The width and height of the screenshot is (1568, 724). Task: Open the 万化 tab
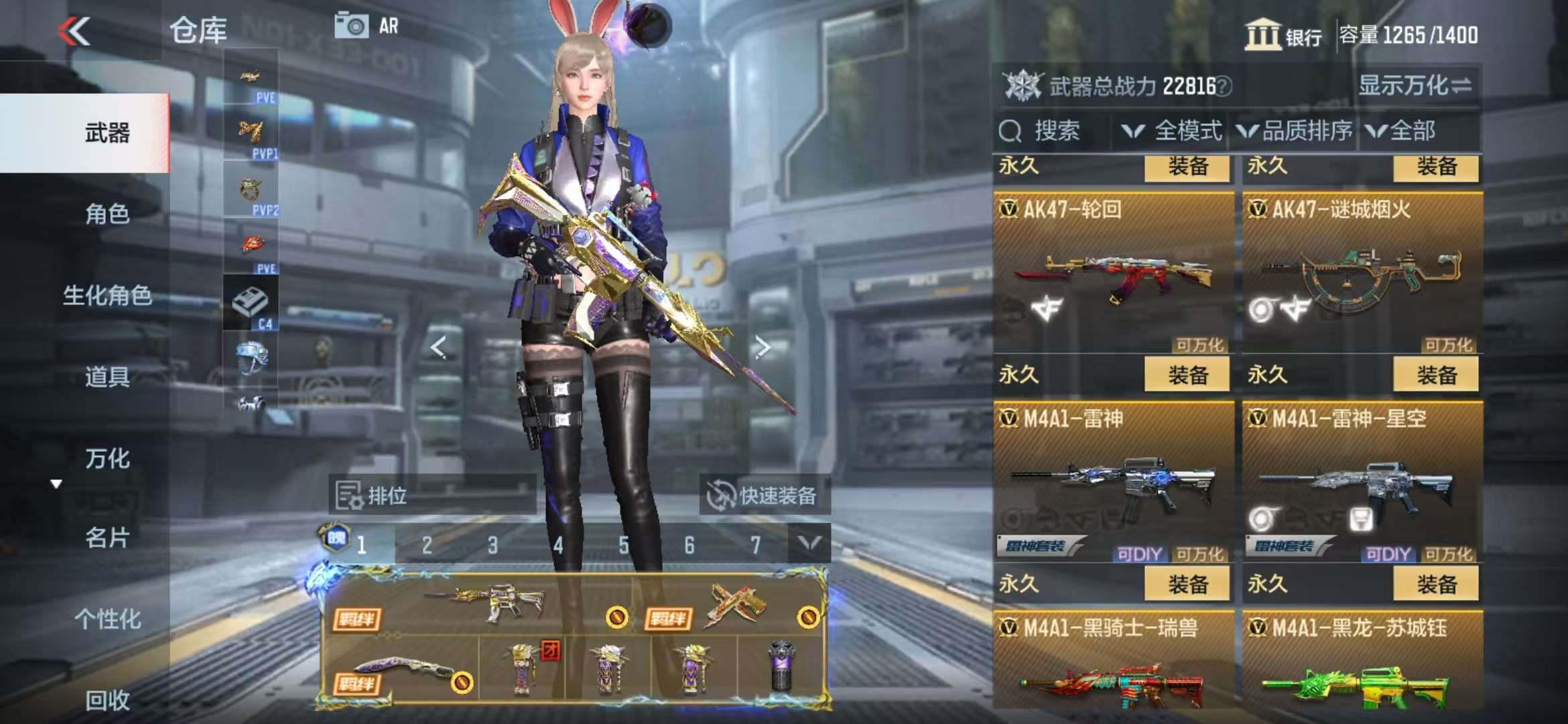[107, 459]
